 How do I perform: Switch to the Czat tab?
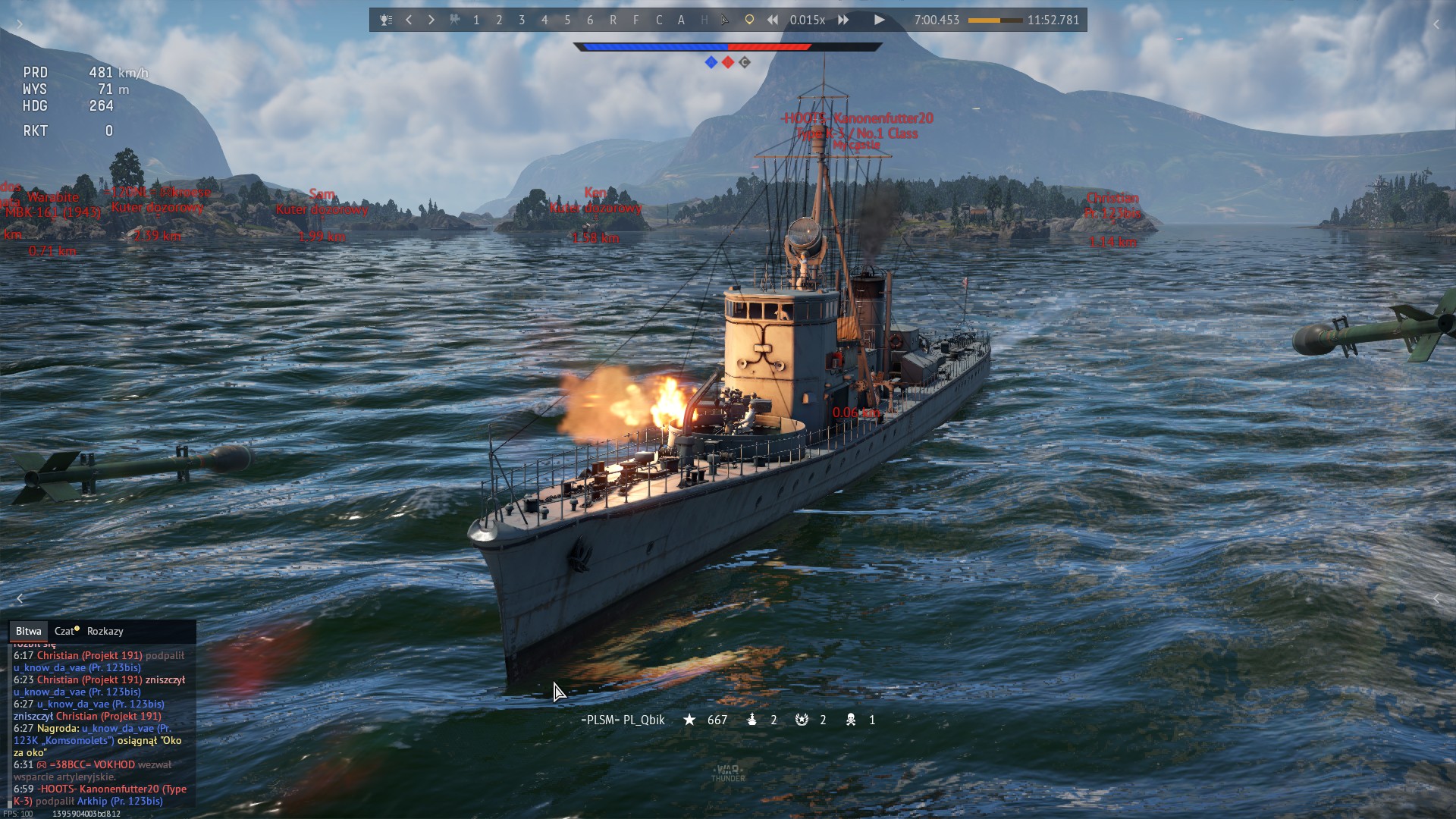[66, 631]
